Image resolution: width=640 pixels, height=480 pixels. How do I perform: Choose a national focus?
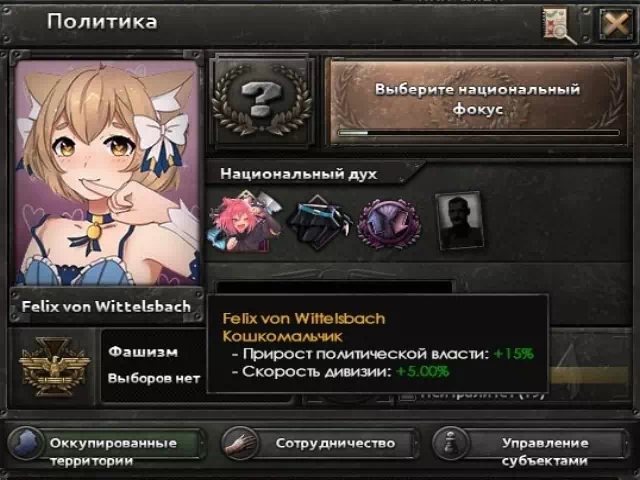pos(477,98)
